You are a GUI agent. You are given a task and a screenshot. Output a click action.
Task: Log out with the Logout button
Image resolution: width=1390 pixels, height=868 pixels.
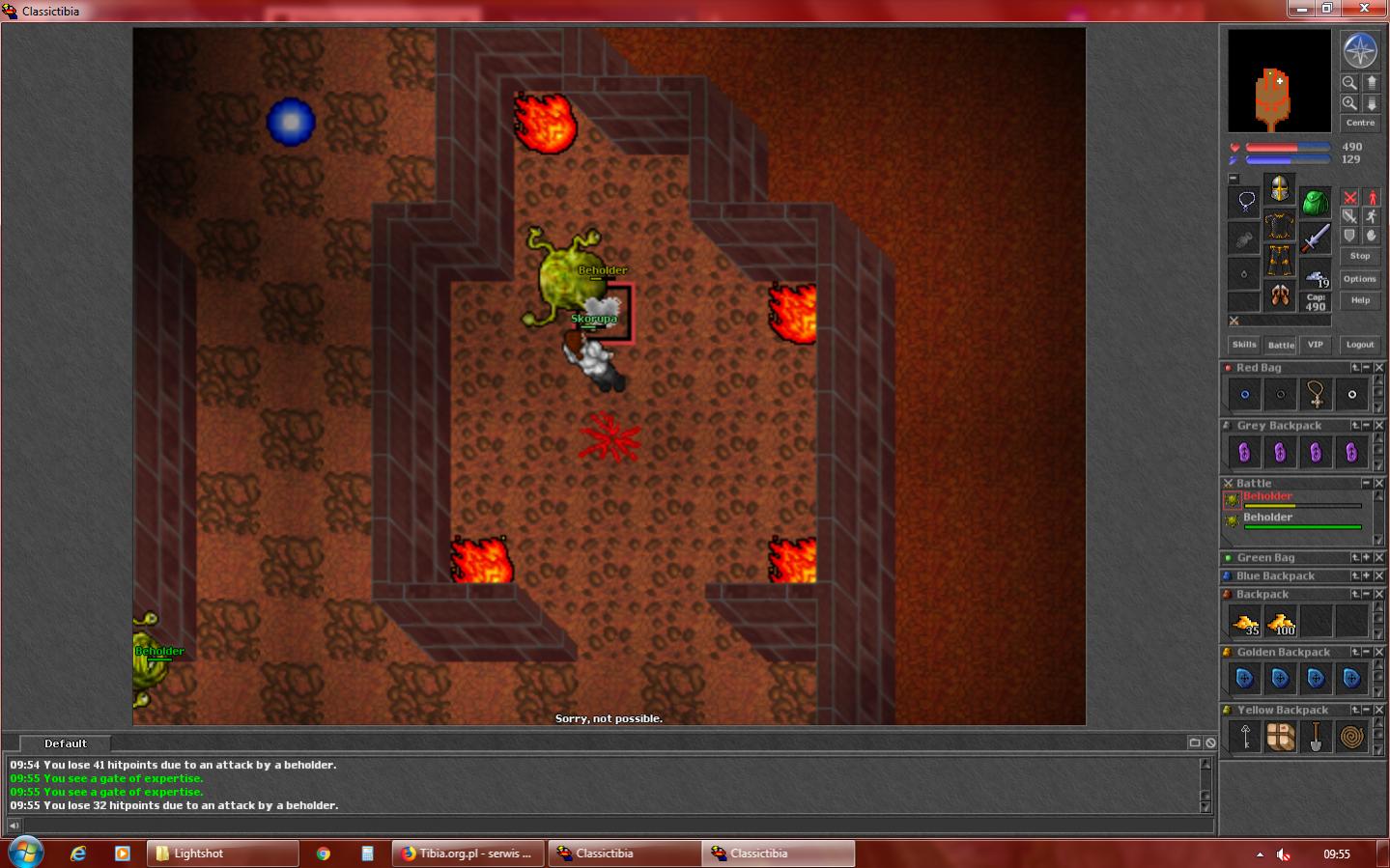pos(1359,345)
